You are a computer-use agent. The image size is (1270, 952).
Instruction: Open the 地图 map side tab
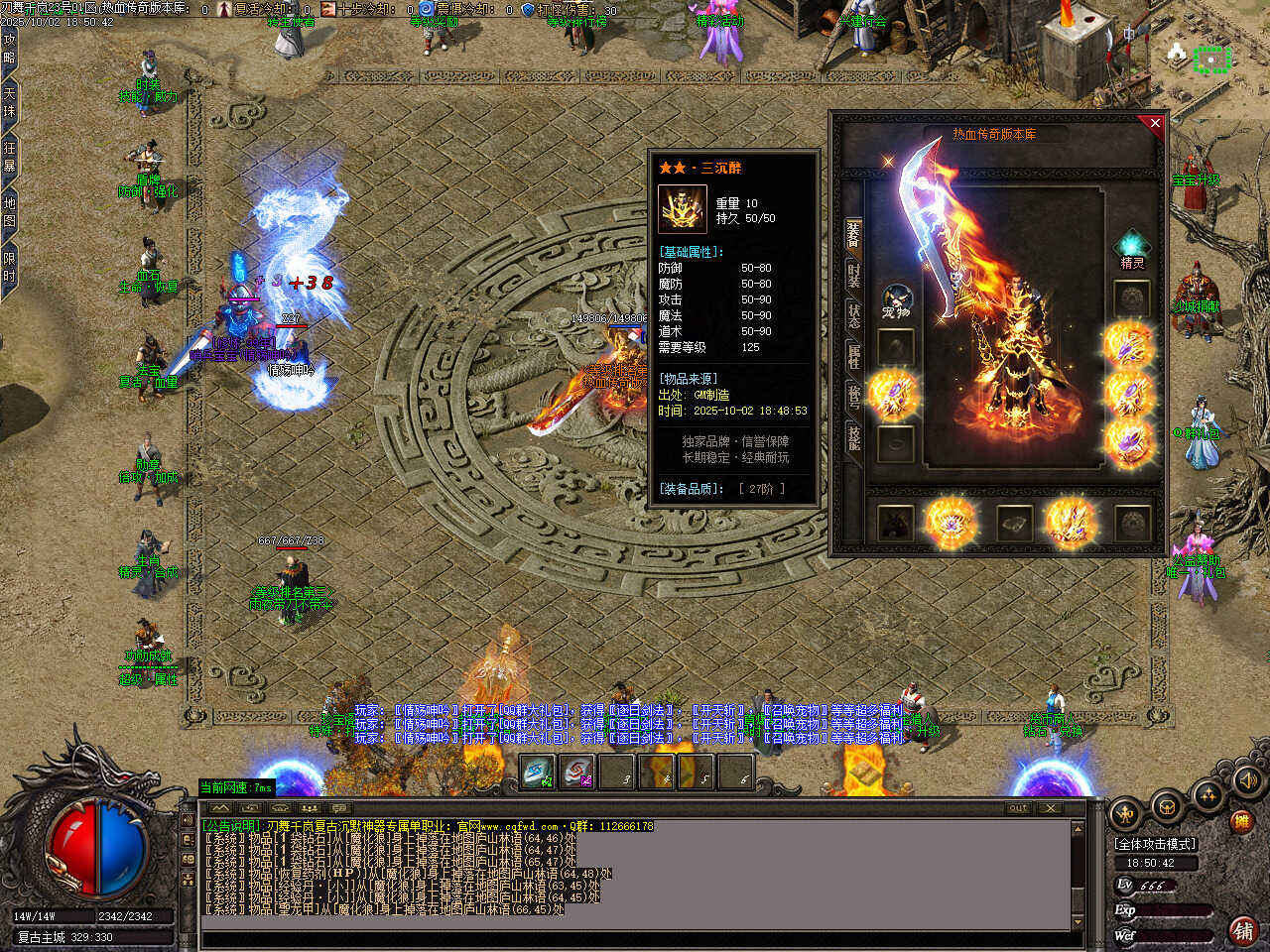pyautogui.click(x=10, y=212)
